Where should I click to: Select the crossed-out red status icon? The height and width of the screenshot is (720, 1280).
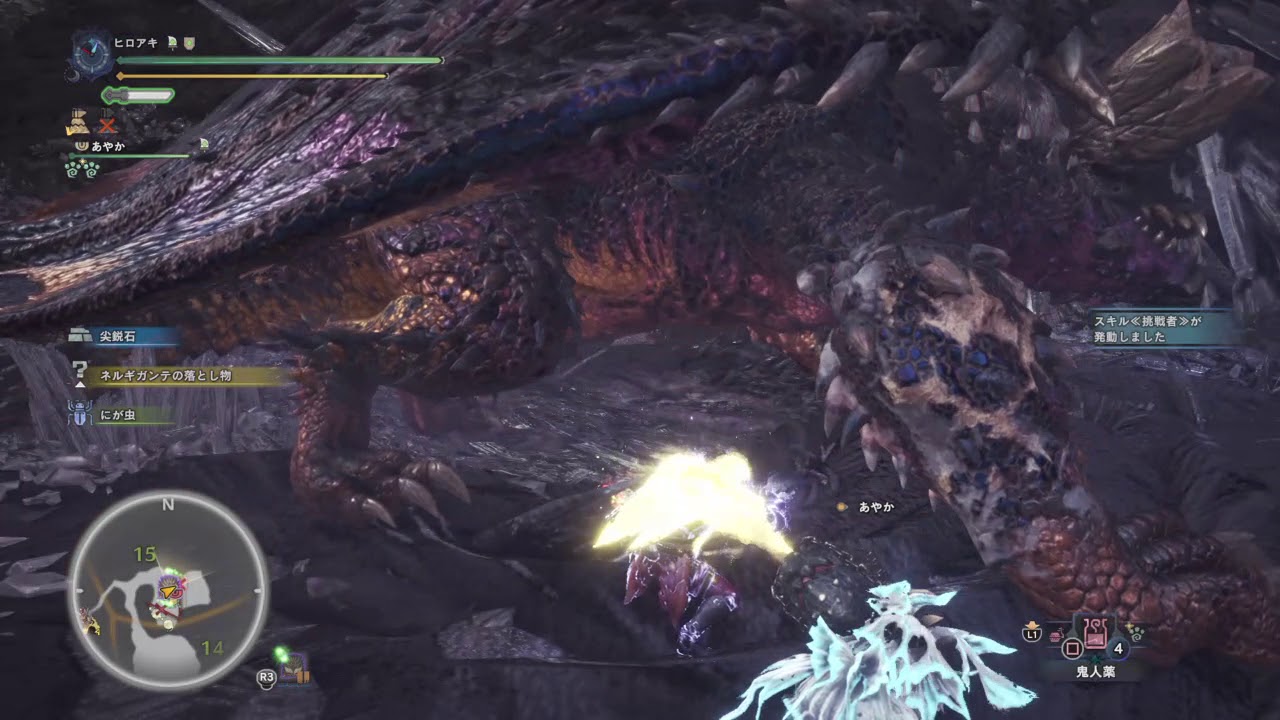(107, 125)
